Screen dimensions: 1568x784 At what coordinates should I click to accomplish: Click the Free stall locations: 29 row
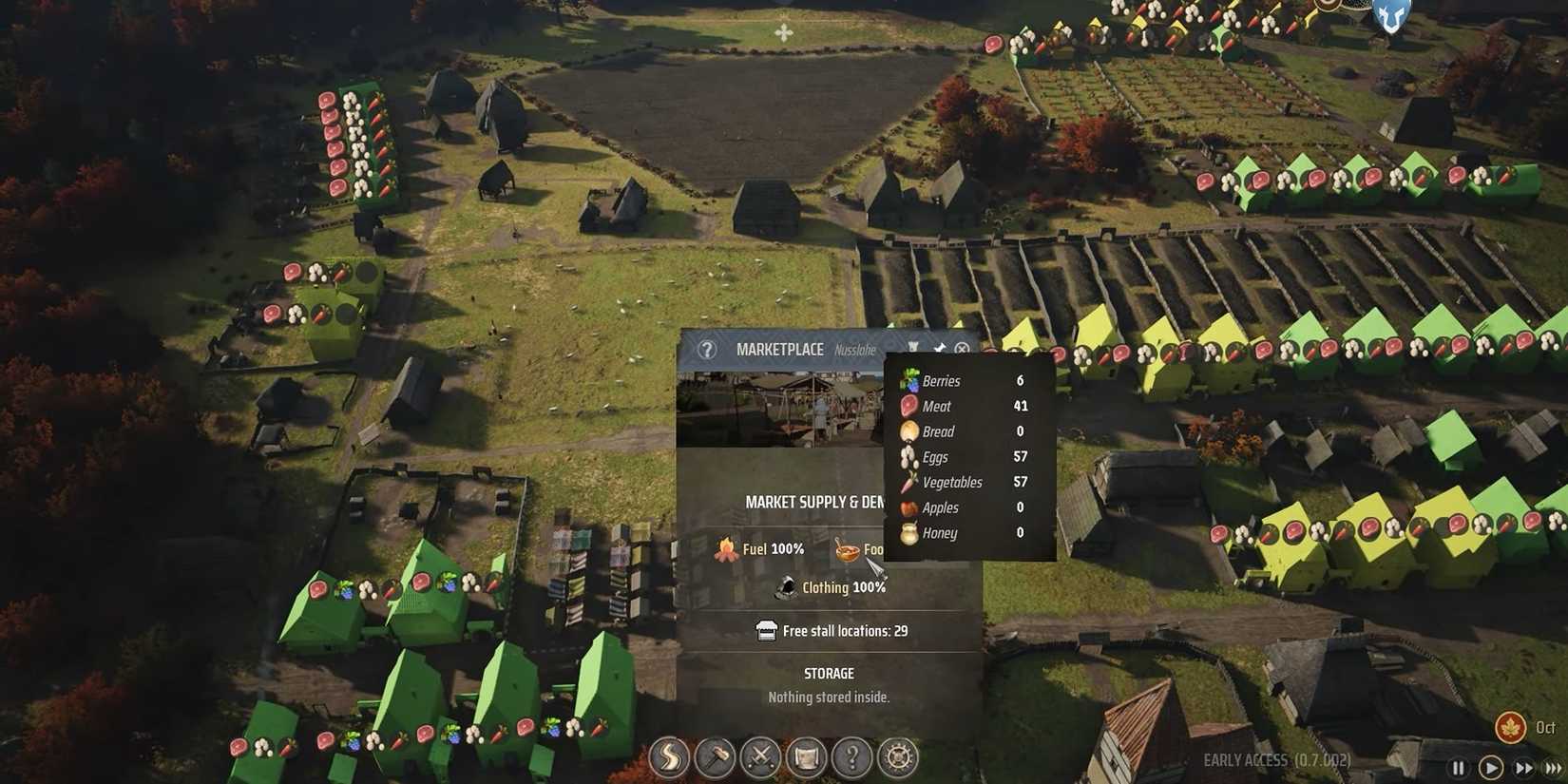(829, 630)
